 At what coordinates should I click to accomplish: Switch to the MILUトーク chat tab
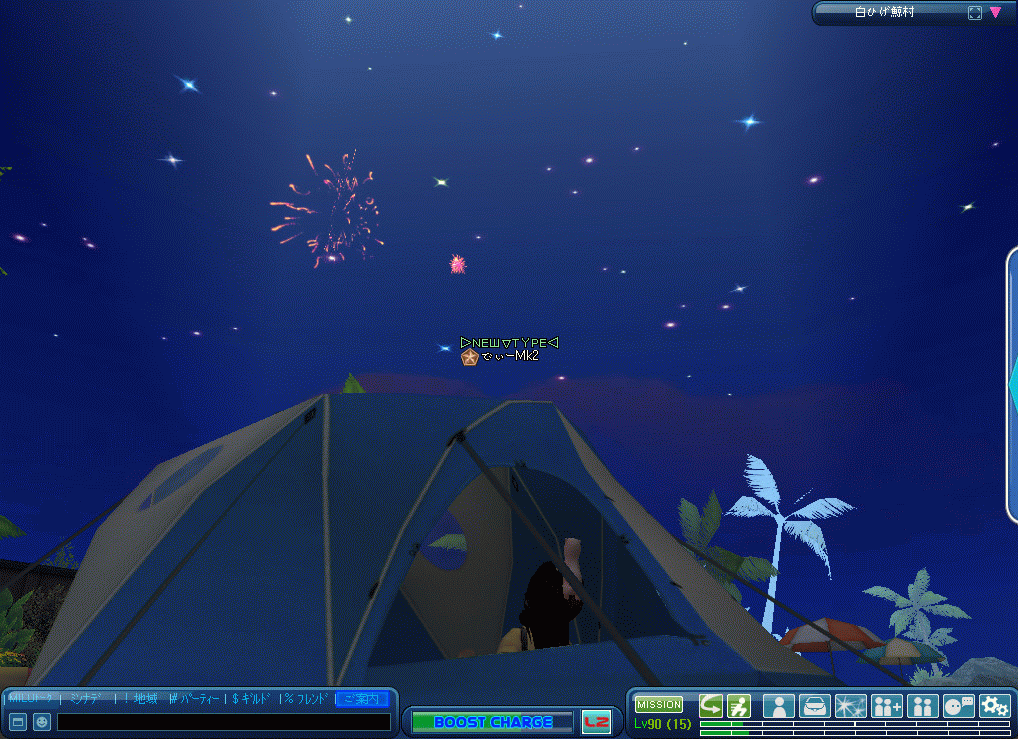pyautogui.click(x=30, y=698)
